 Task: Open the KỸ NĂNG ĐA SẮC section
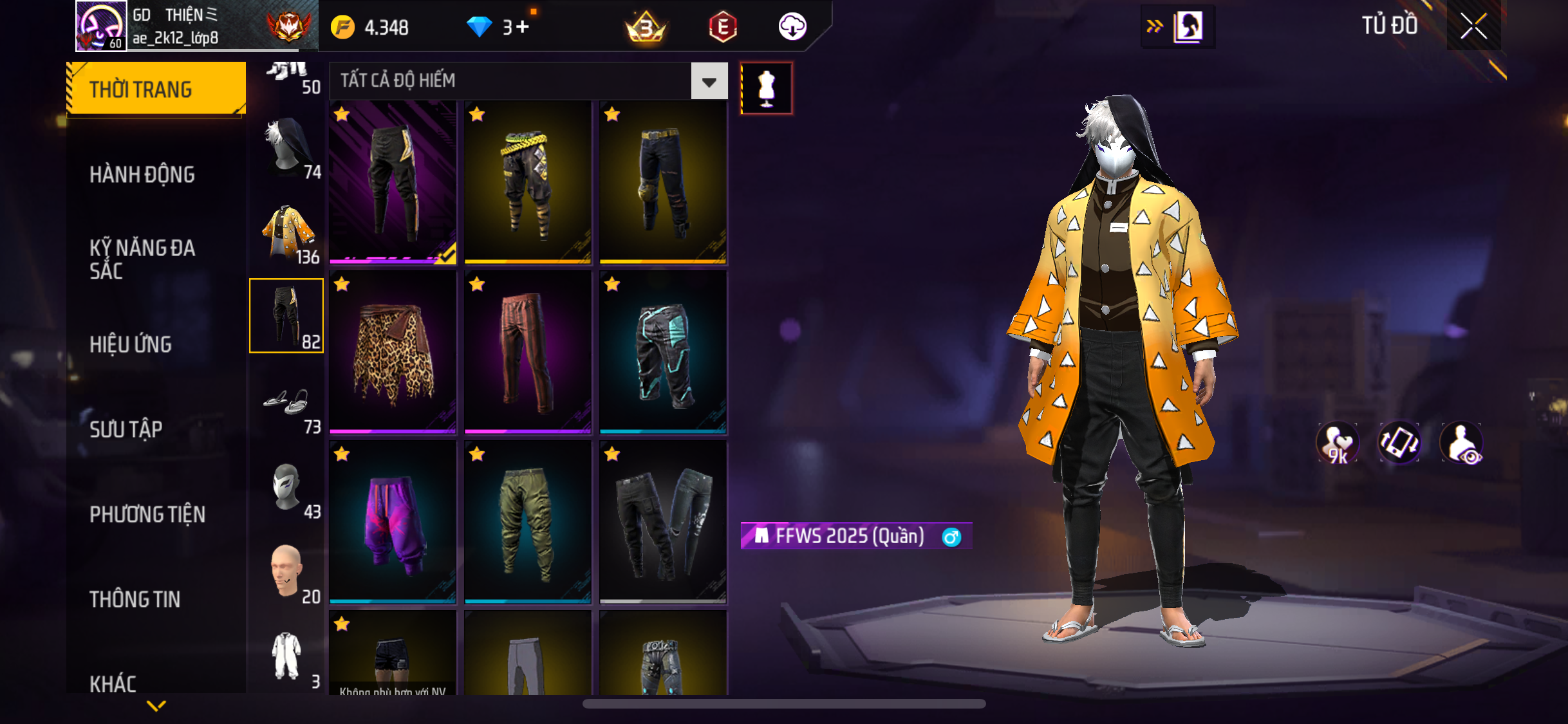142,259
